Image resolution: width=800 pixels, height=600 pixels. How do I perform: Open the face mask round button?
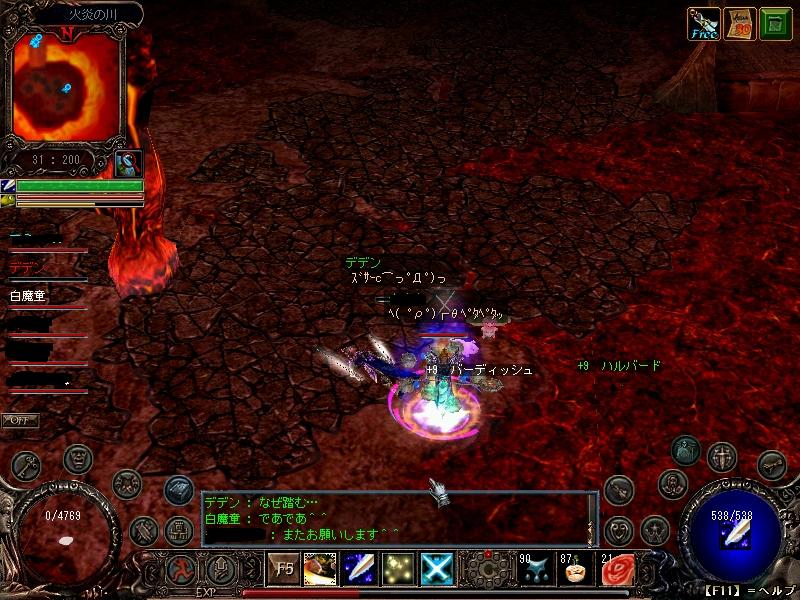(78, 459)
